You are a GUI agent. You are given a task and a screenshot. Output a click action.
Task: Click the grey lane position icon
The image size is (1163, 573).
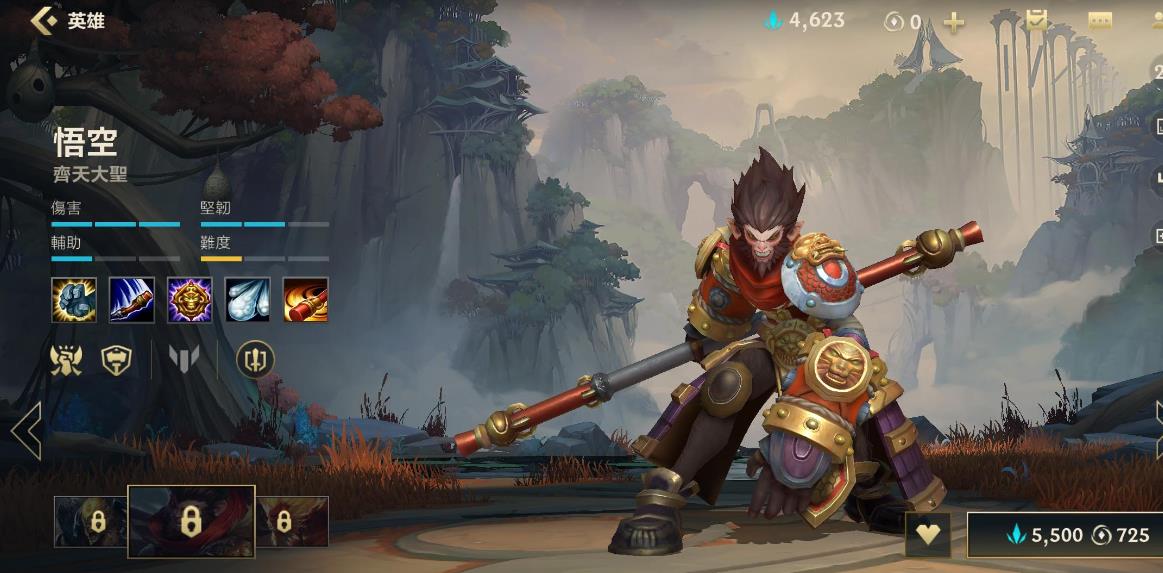click(185, 359)
